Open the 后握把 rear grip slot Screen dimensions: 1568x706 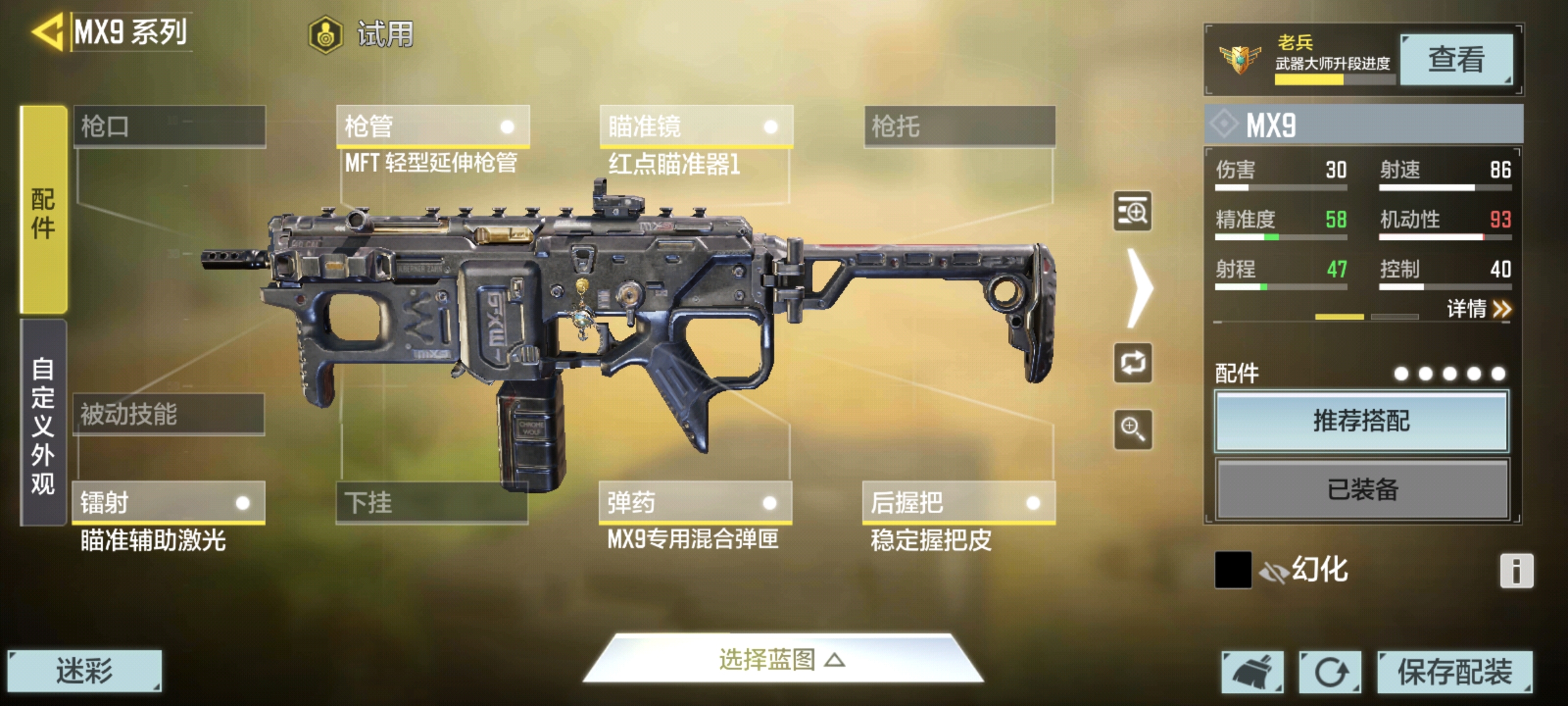pos(958,503)
